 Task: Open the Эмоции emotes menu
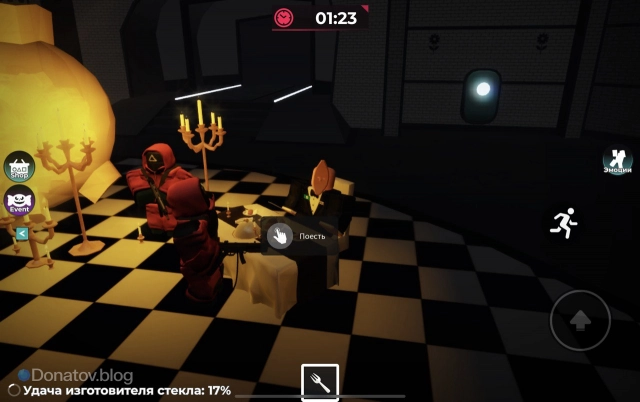point(616,161)
